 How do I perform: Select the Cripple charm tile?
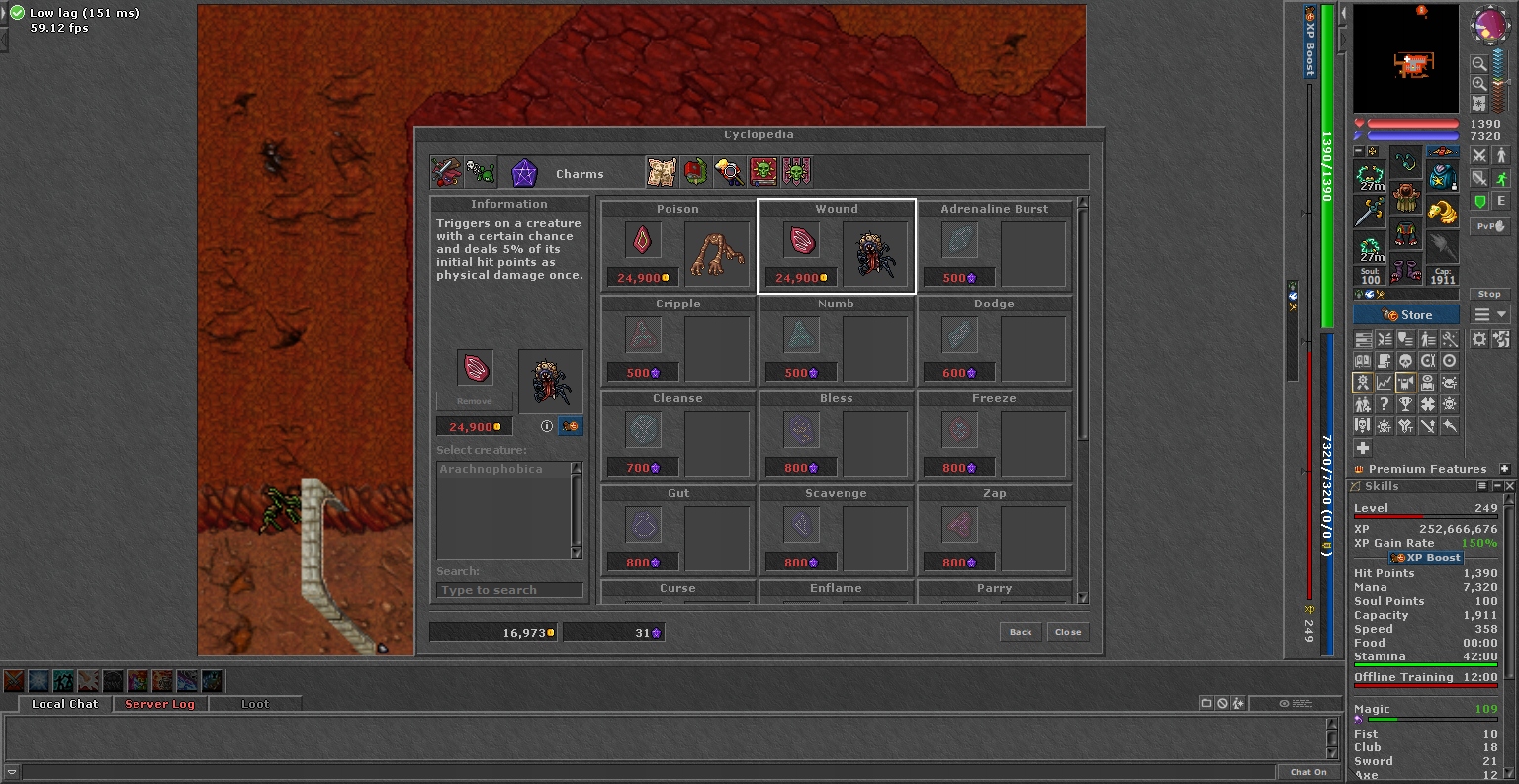[677, 342]
